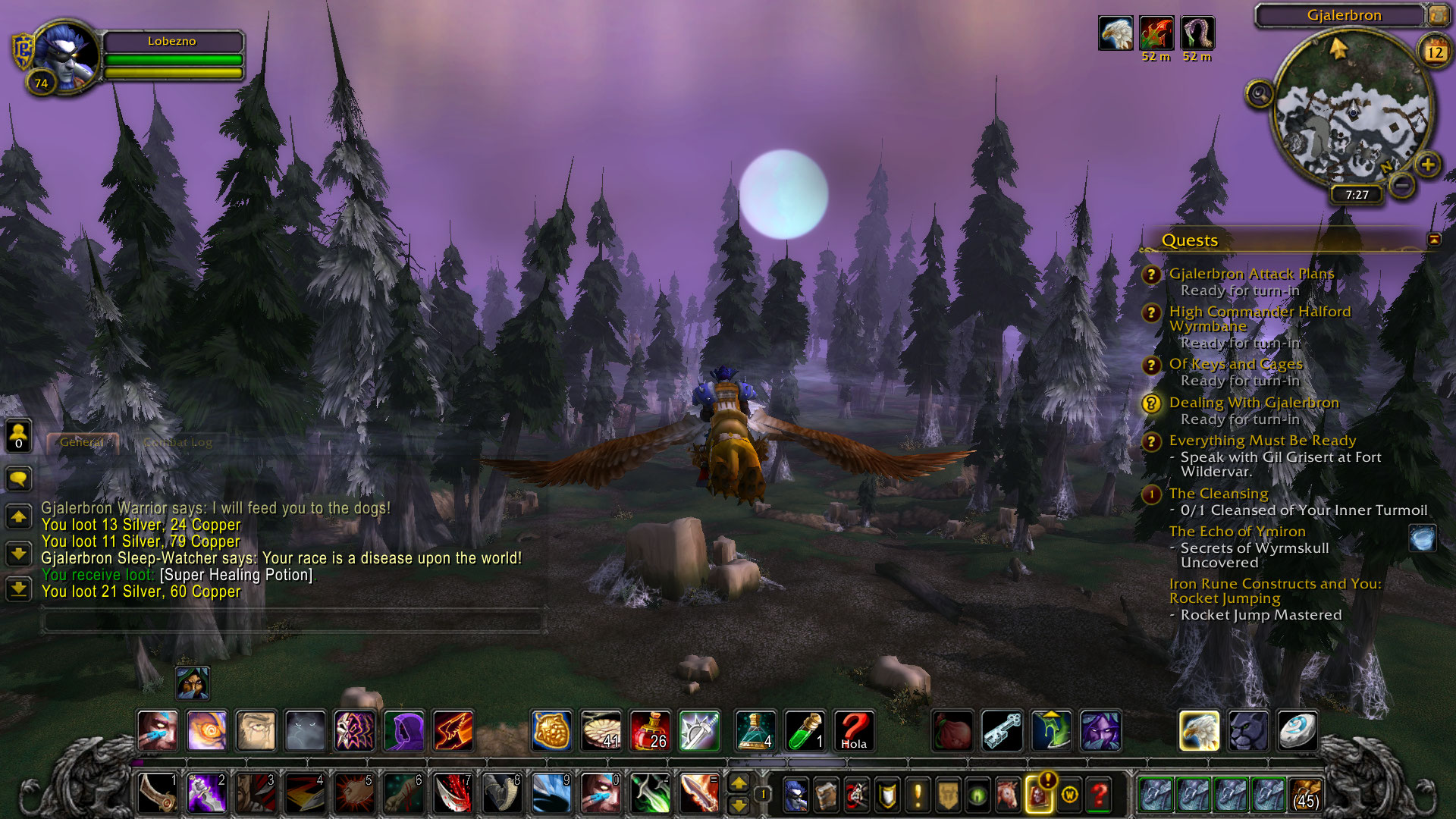Use the red healing potion with 26 charges
This screenshot has height=819, width=1456.
[649, 731]
